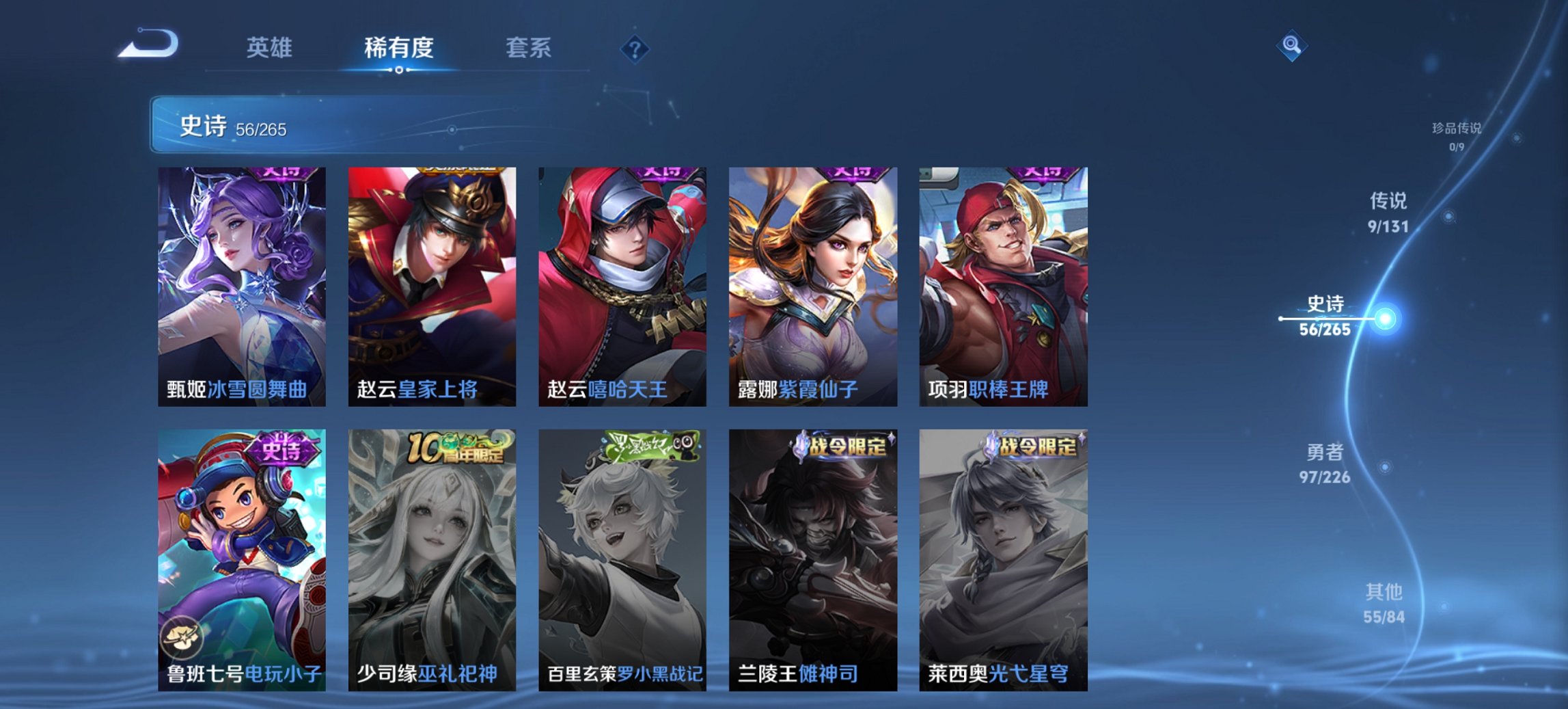Screen dimensions: 1568x709
Task: Click the question mark help icon
Action: click(635, 49)
